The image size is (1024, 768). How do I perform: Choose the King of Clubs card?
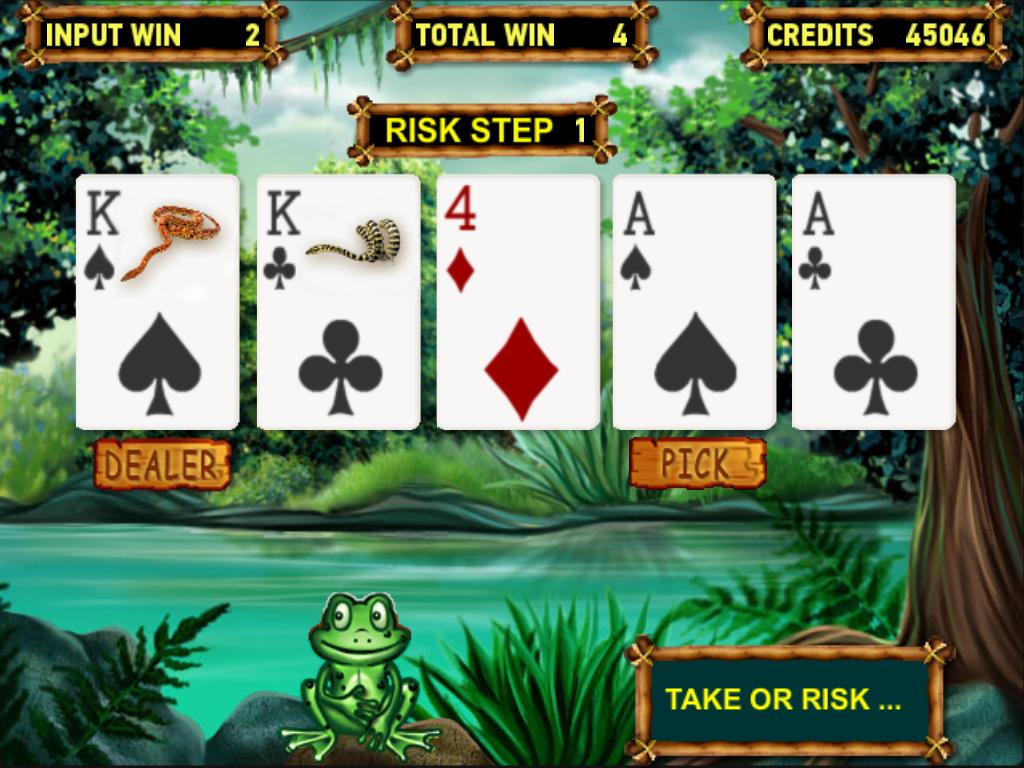(x=338, y=302)
